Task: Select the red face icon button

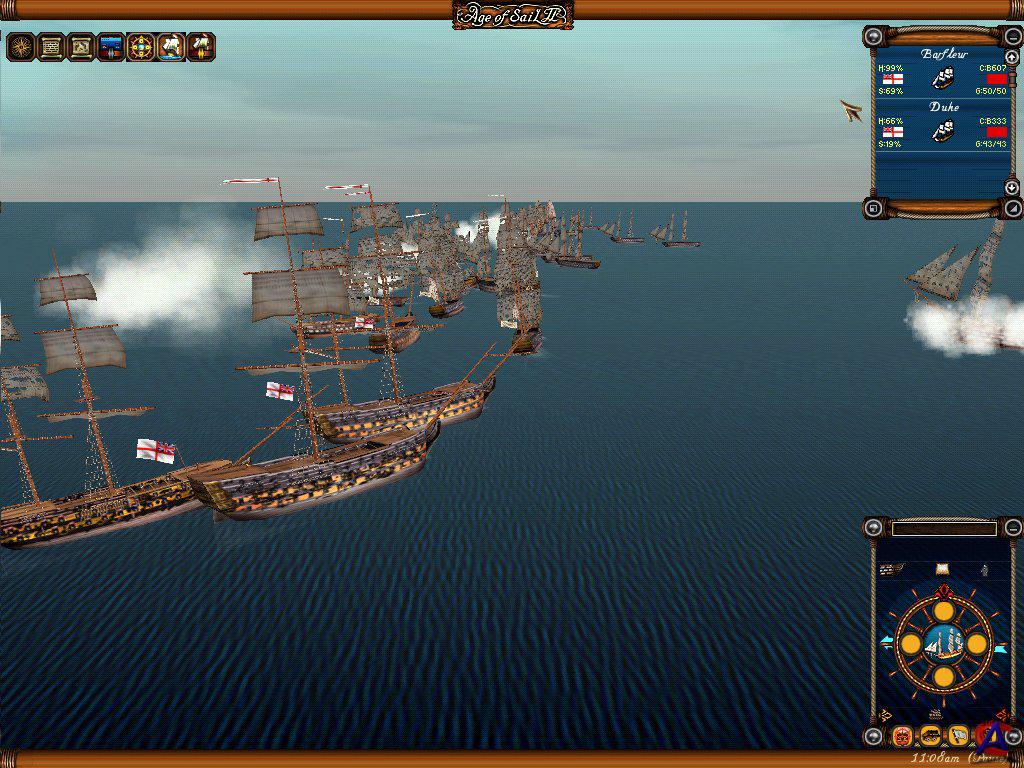Action: coord(902,737)
